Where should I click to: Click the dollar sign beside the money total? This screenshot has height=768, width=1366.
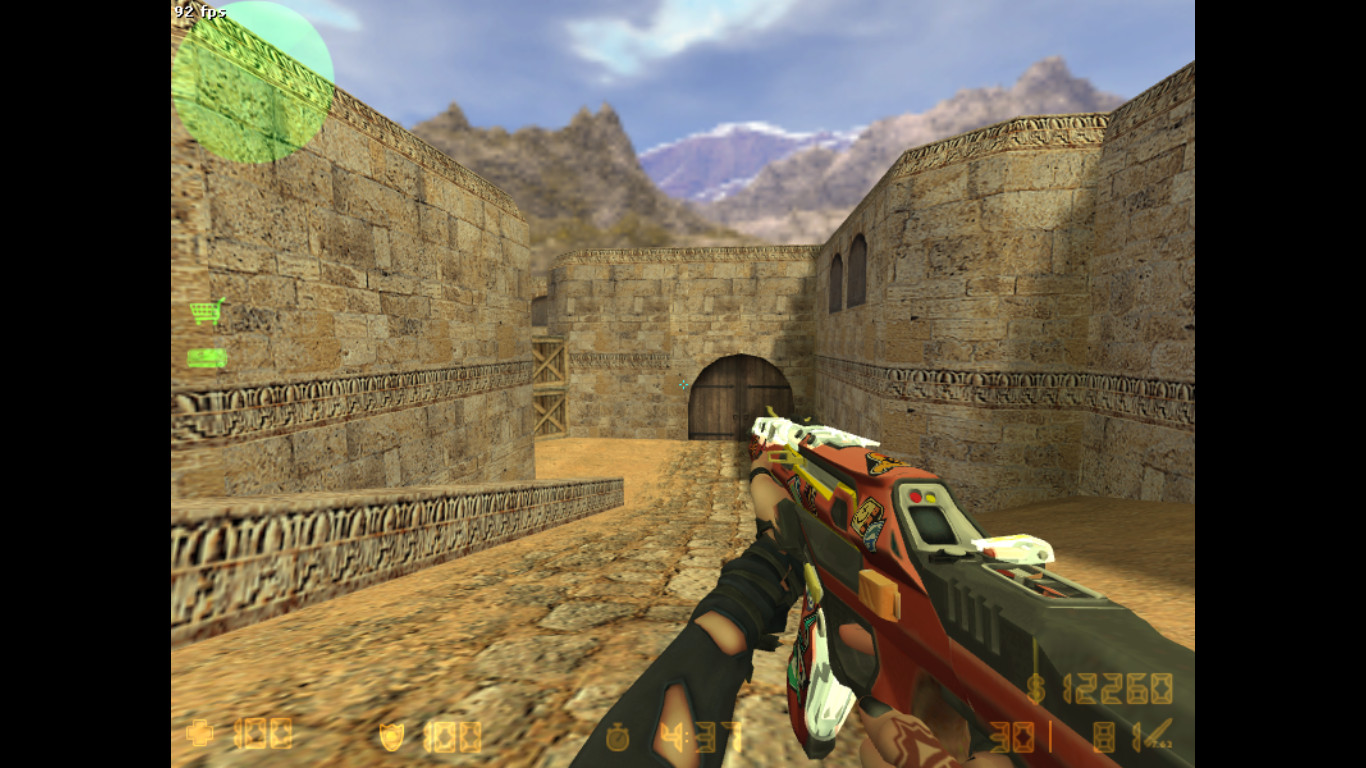[1038, 690]
